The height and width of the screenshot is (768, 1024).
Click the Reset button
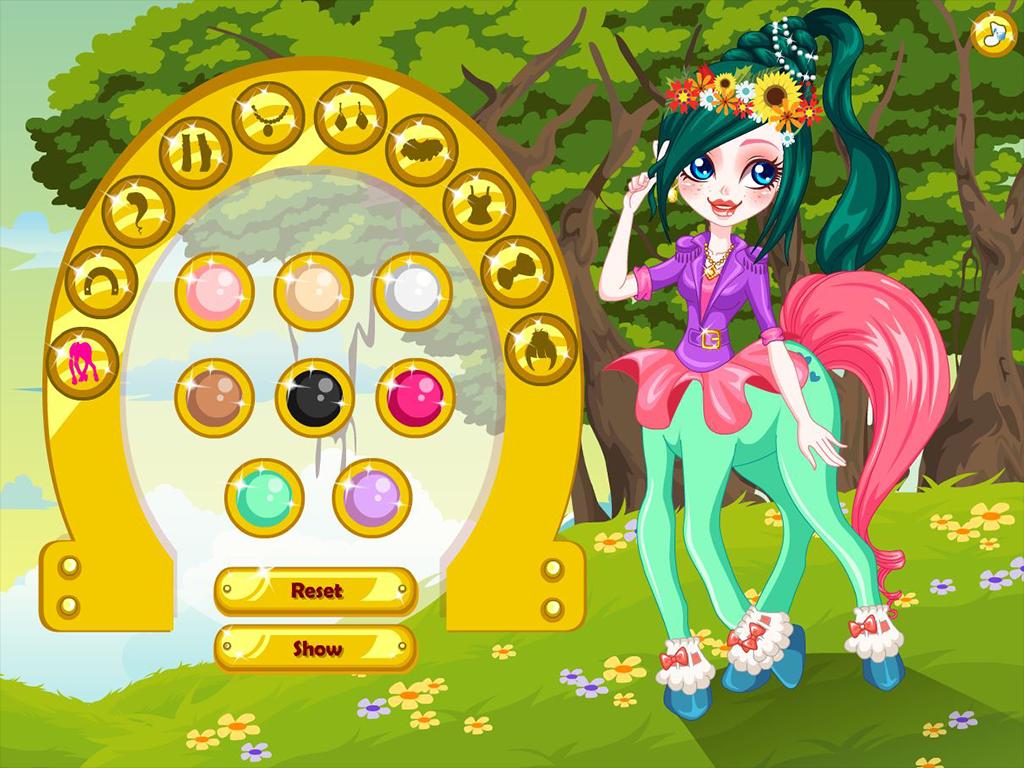[x=316, y=591]
